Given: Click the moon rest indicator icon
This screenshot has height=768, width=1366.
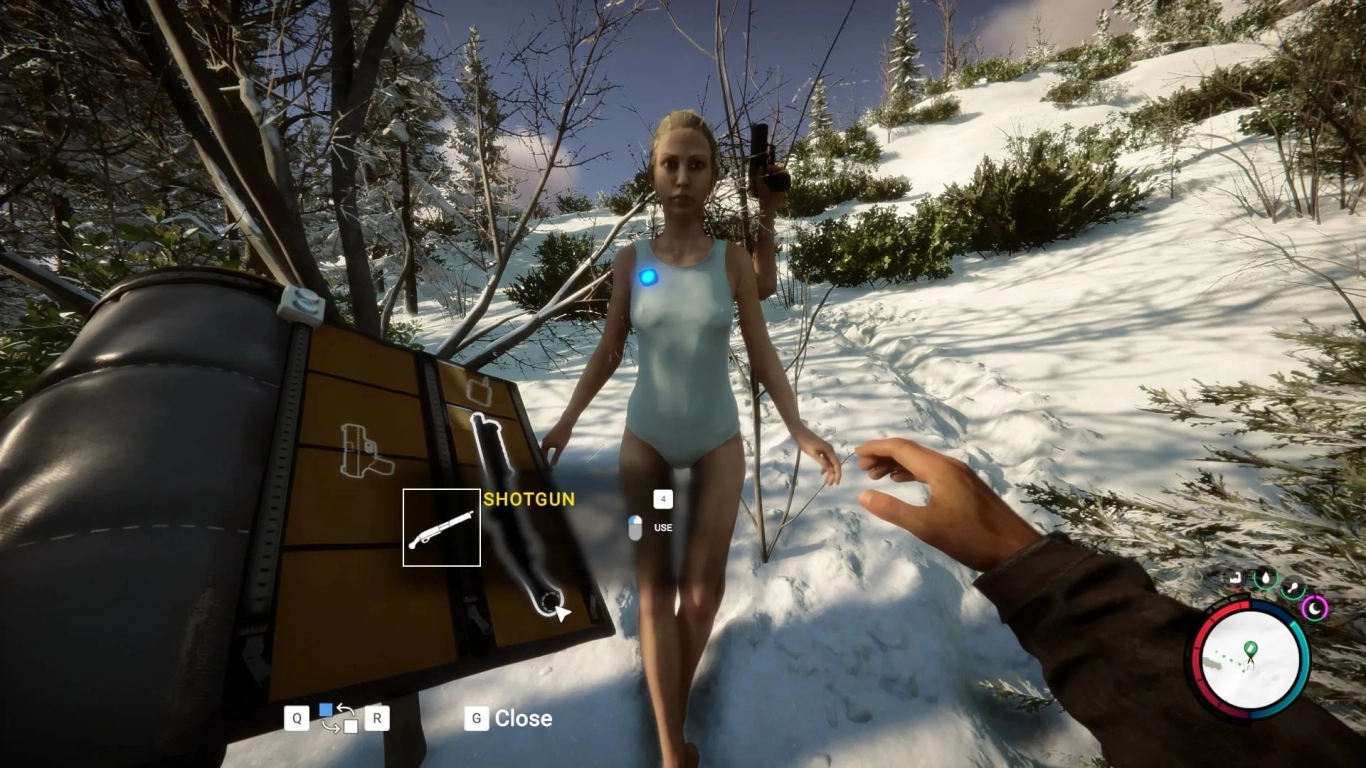Looking at the screenshot, I should tap(1315, 608).
